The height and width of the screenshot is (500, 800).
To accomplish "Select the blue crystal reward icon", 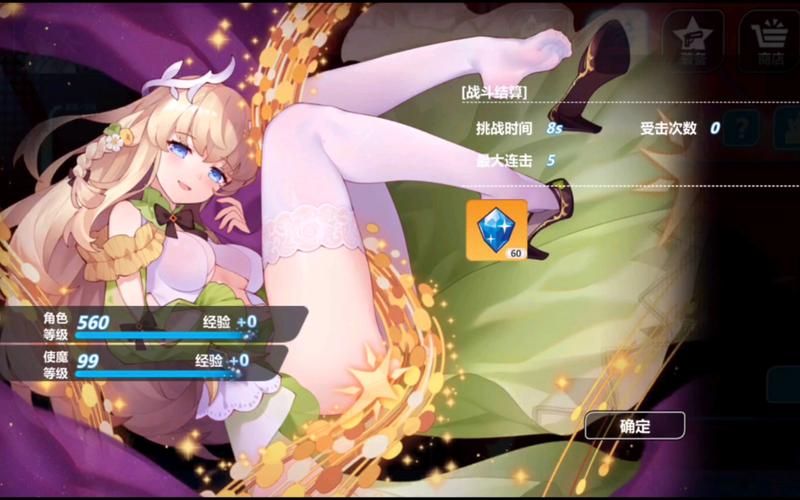I will tap(496, 230).
